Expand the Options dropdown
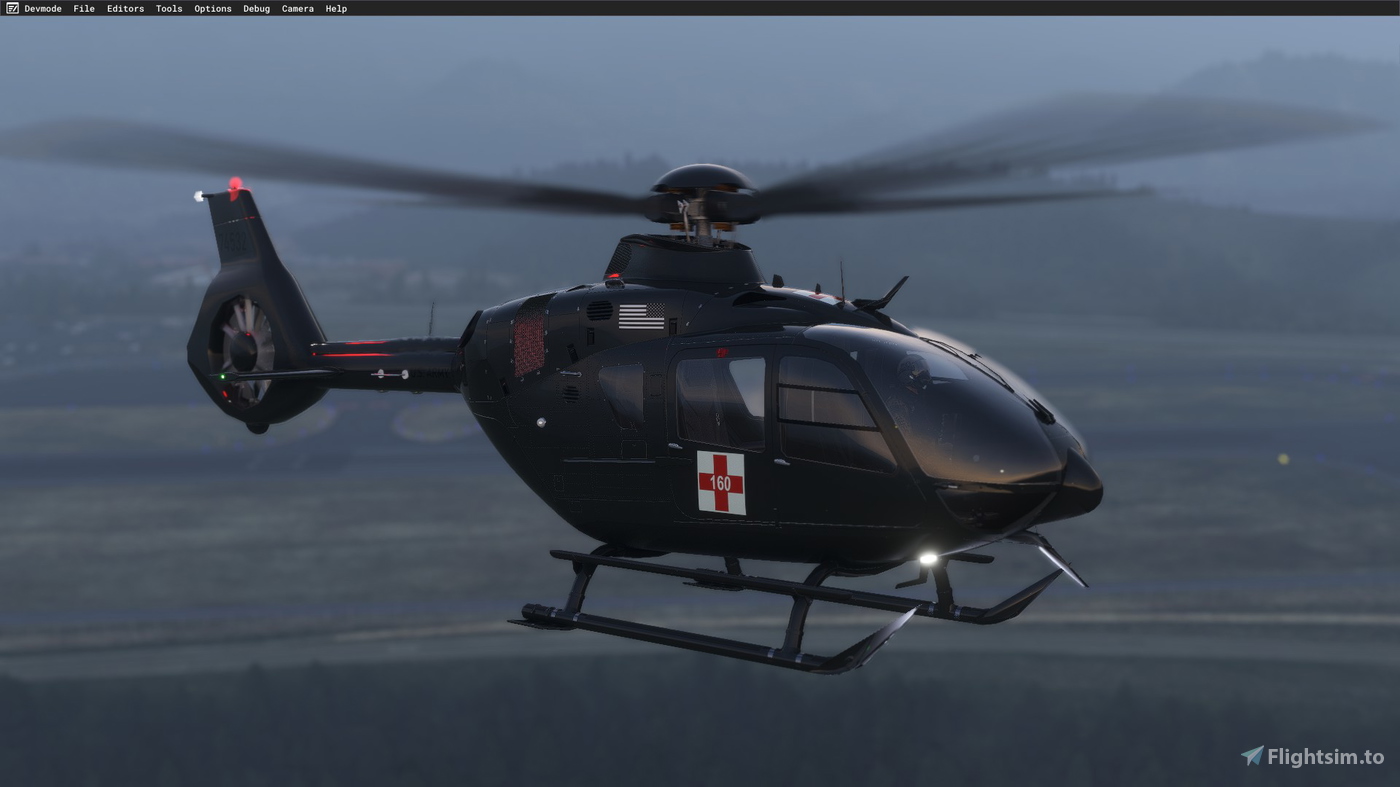Screen dimensions: 1400x787 [x=212, y=8]
